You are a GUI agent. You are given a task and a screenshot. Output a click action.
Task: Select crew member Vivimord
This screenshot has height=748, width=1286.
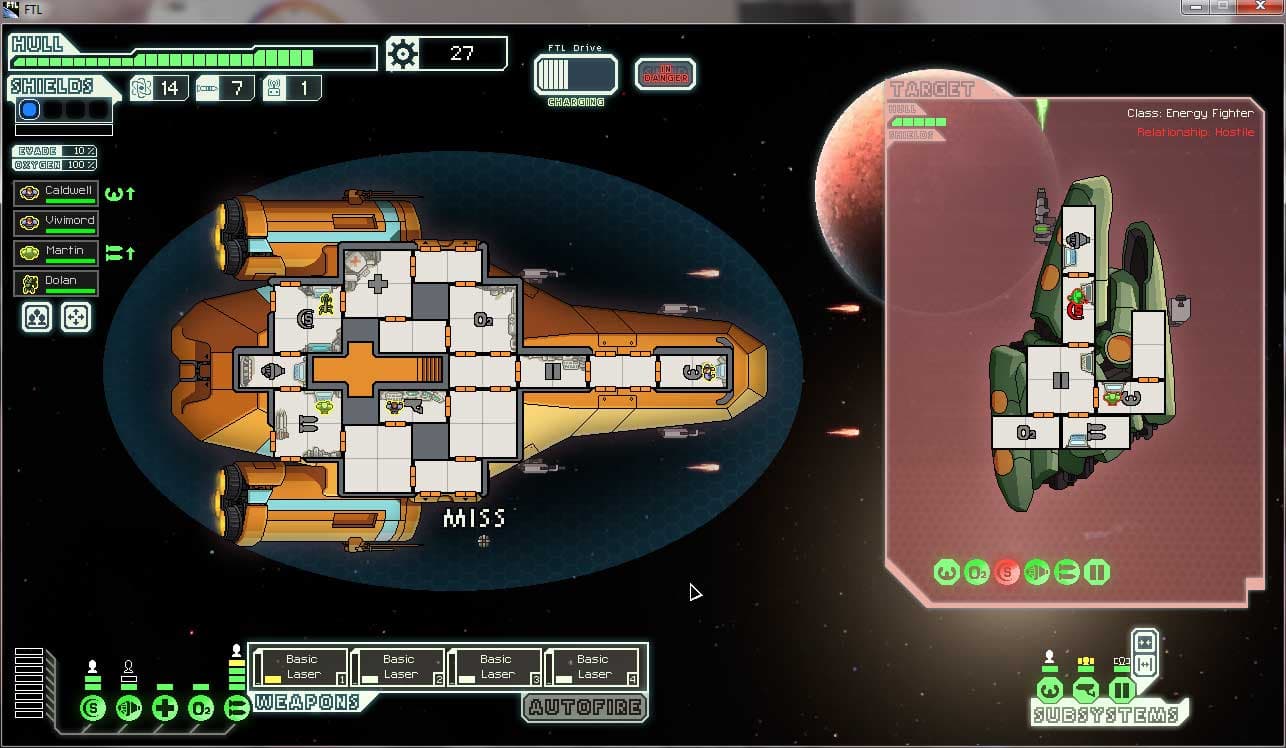[56, 223]
